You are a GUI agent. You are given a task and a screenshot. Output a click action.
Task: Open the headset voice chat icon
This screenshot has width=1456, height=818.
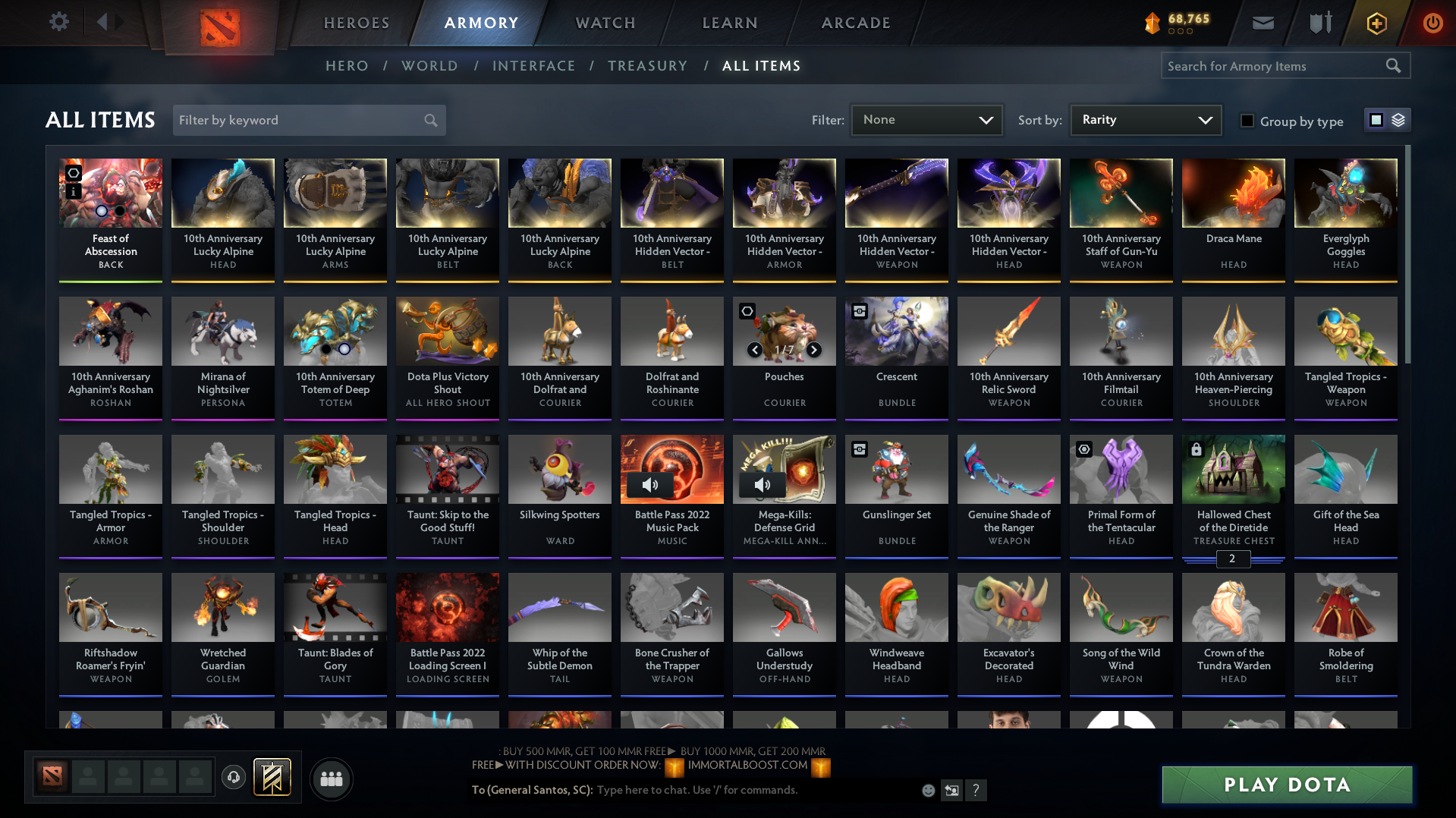[x=233, y=778]
